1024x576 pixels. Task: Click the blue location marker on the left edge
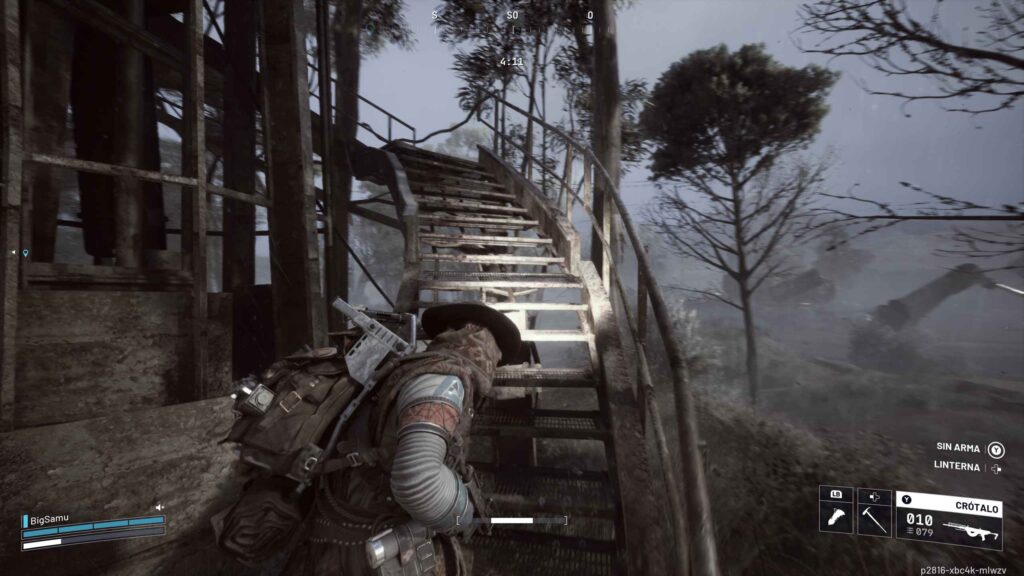tap(26, 254)
